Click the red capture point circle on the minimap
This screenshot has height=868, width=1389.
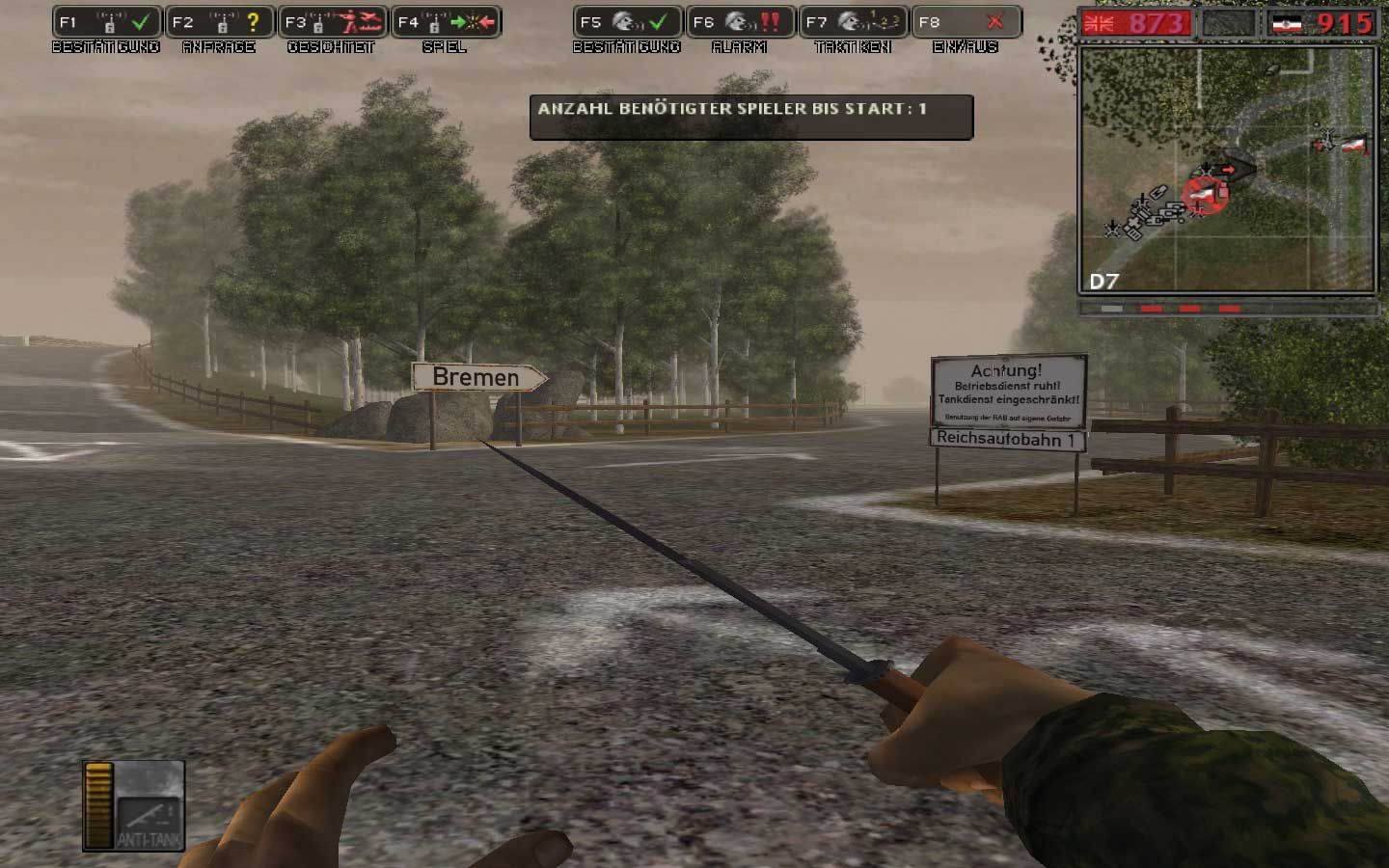click(x=1205, y=196)
